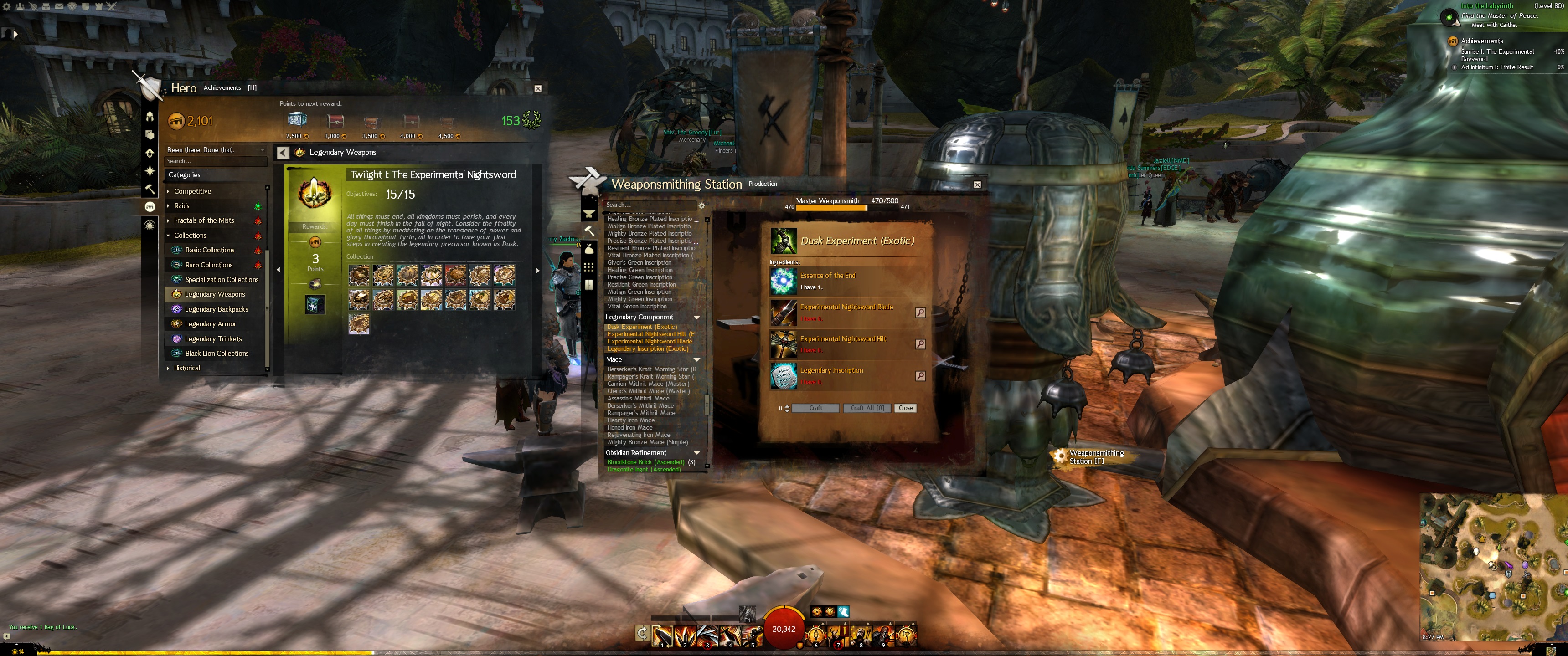Choose Legendary Trinkets category
The image size is (1568, 656).
pos(213,339)
